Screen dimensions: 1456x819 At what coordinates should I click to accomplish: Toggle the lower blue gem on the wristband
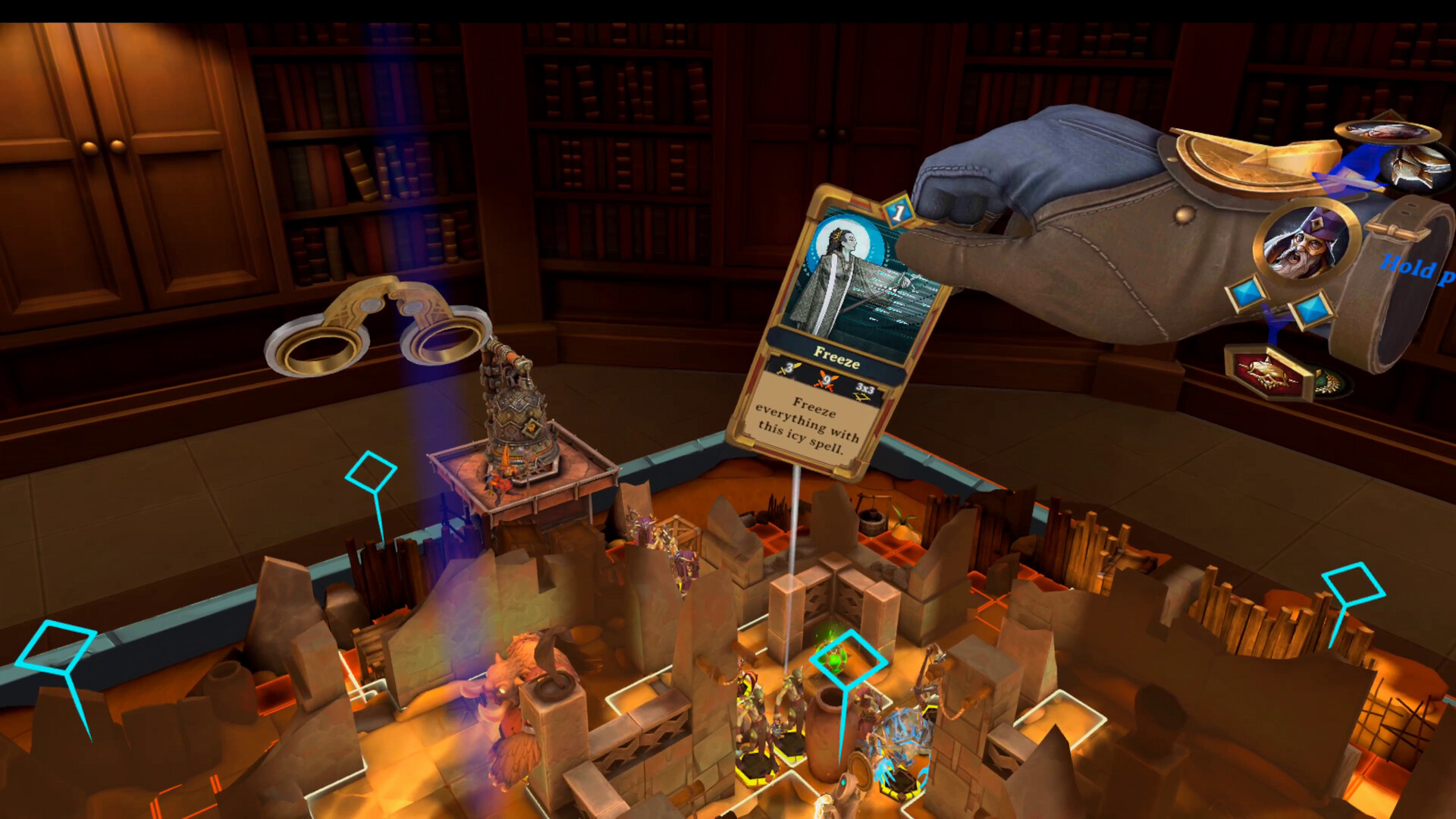click(x=1310, y=310)
